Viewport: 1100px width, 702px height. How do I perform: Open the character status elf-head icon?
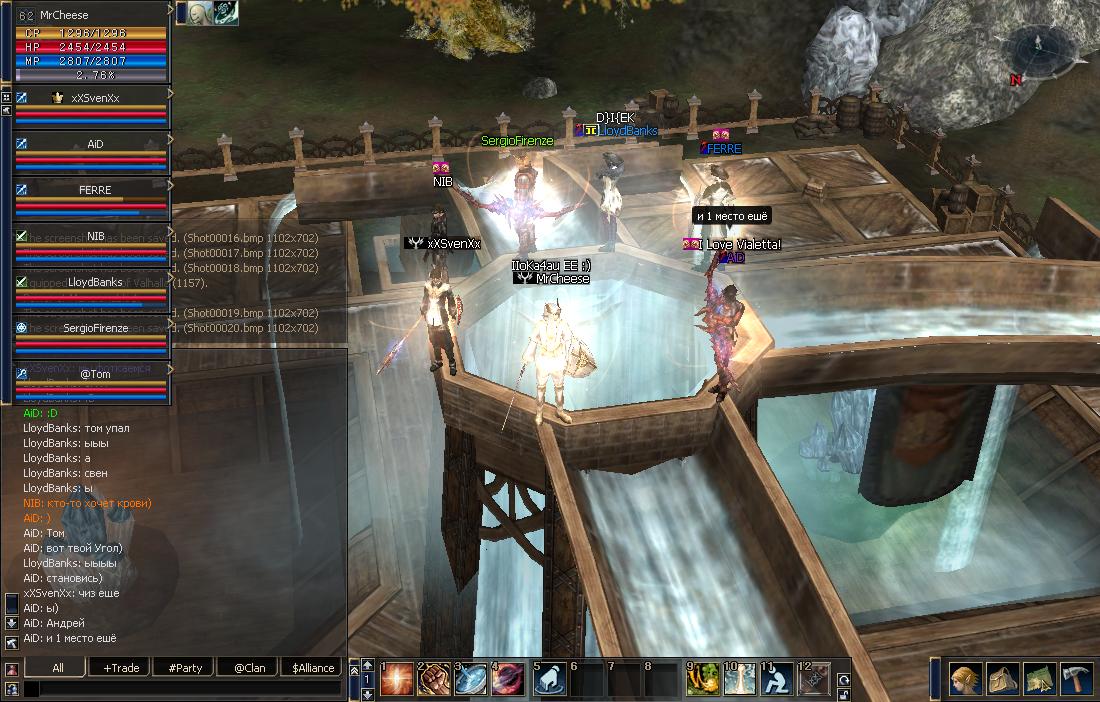(x=965, y=679)
